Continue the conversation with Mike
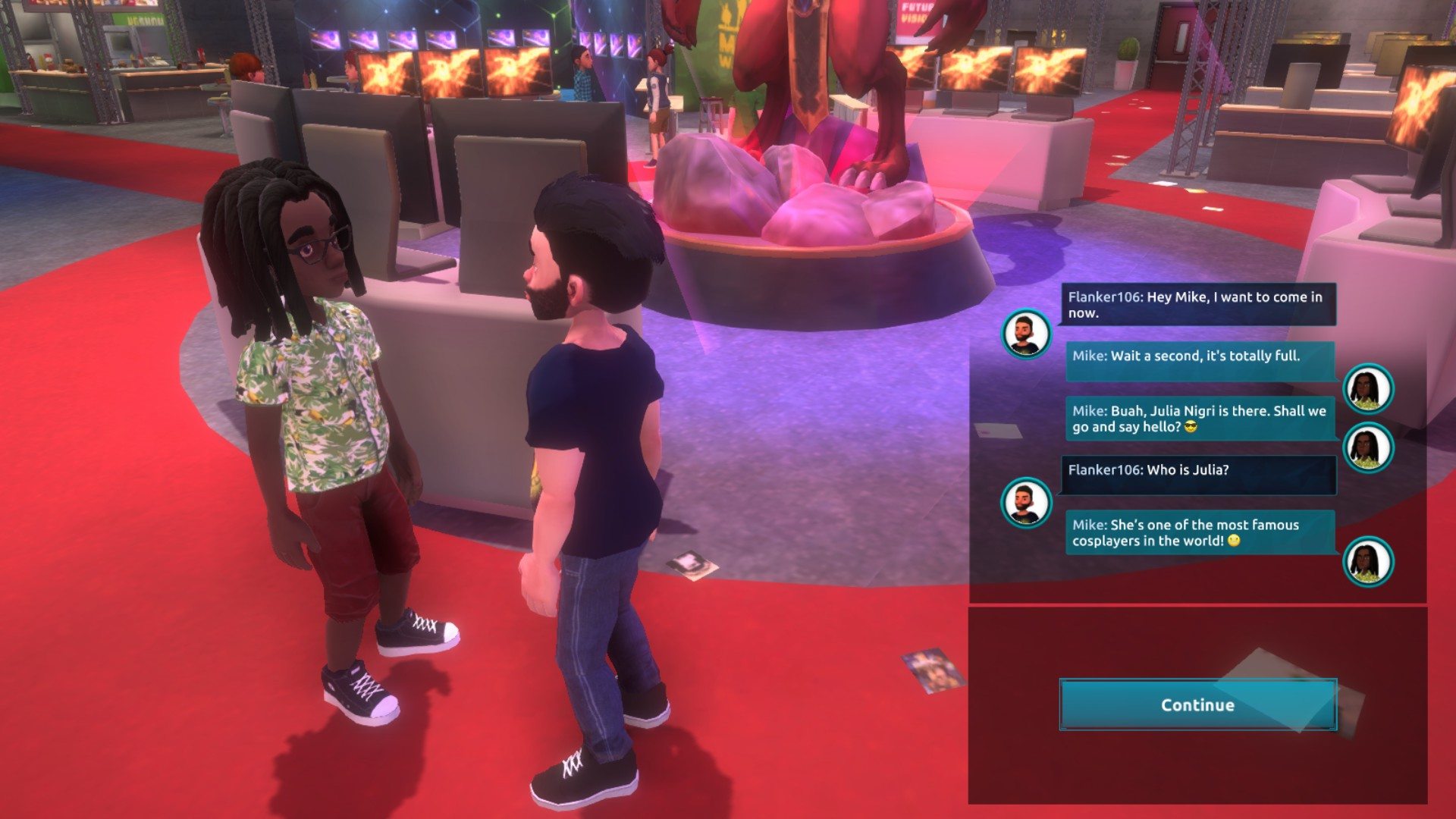Image resolution: width=1456 pixels, height=819 pixels. [x=1197, y=704]
